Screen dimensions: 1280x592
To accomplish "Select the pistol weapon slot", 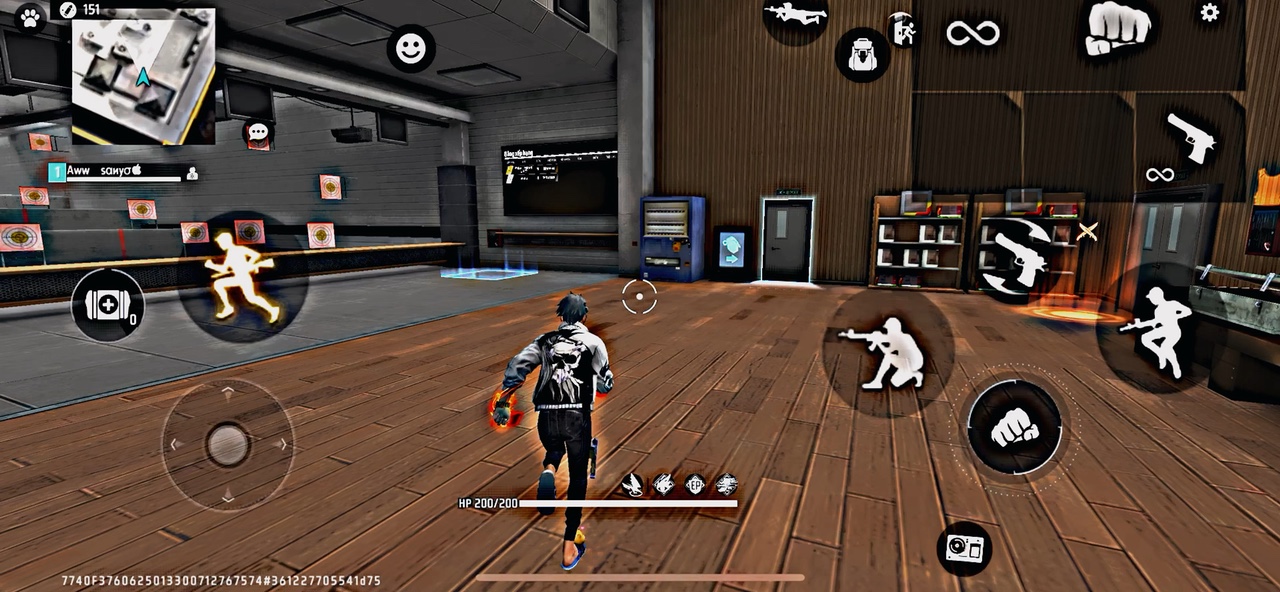I will click(1190, 137).
